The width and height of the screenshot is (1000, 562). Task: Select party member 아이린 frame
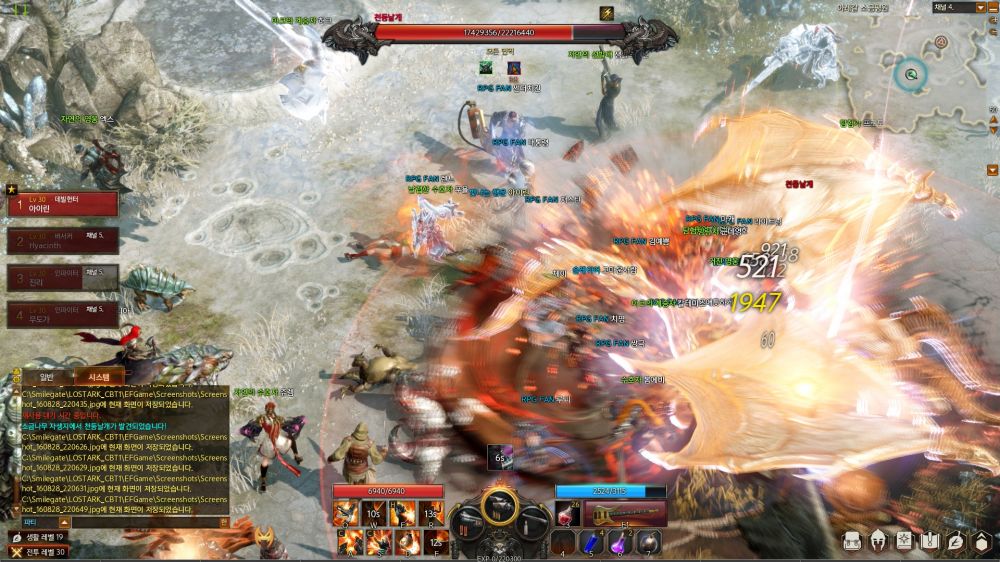(x=62, y=204)
